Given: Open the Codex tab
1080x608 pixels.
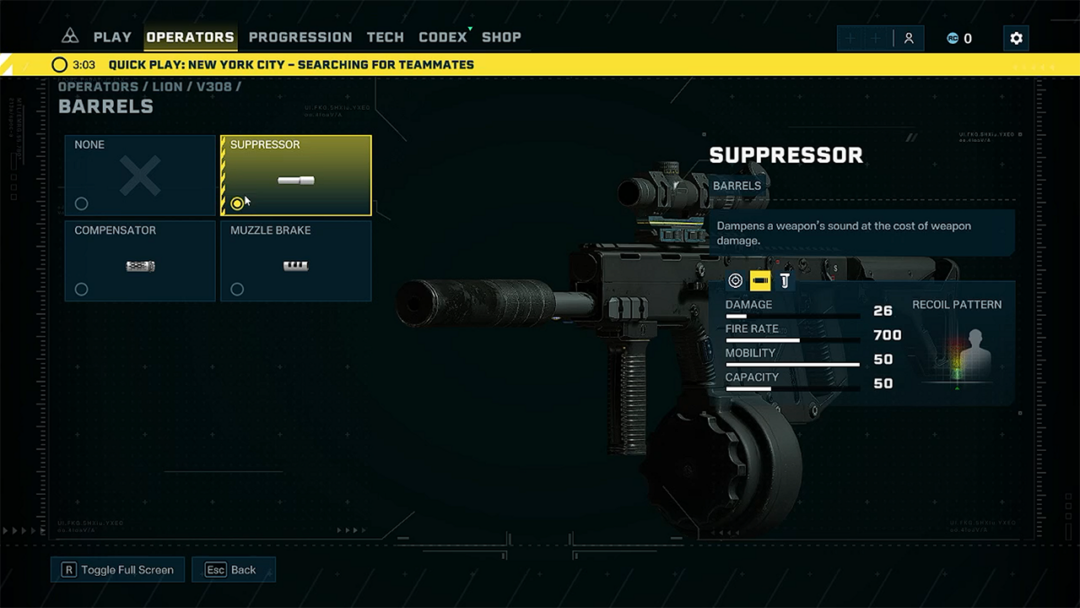Looking at the screenshot, I should pyautogui.click(x=443, y=37).
